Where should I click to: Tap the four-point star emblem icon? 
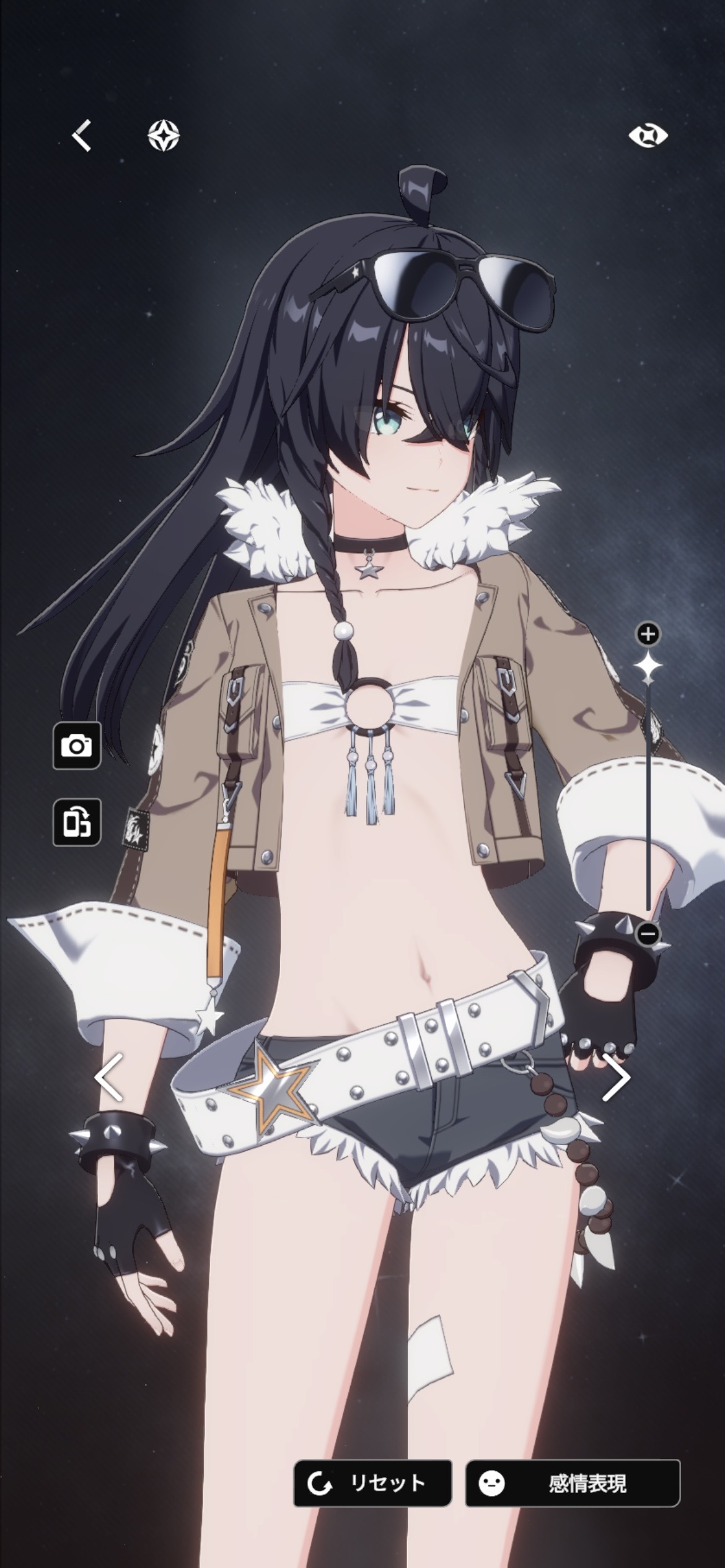point(164,135)
